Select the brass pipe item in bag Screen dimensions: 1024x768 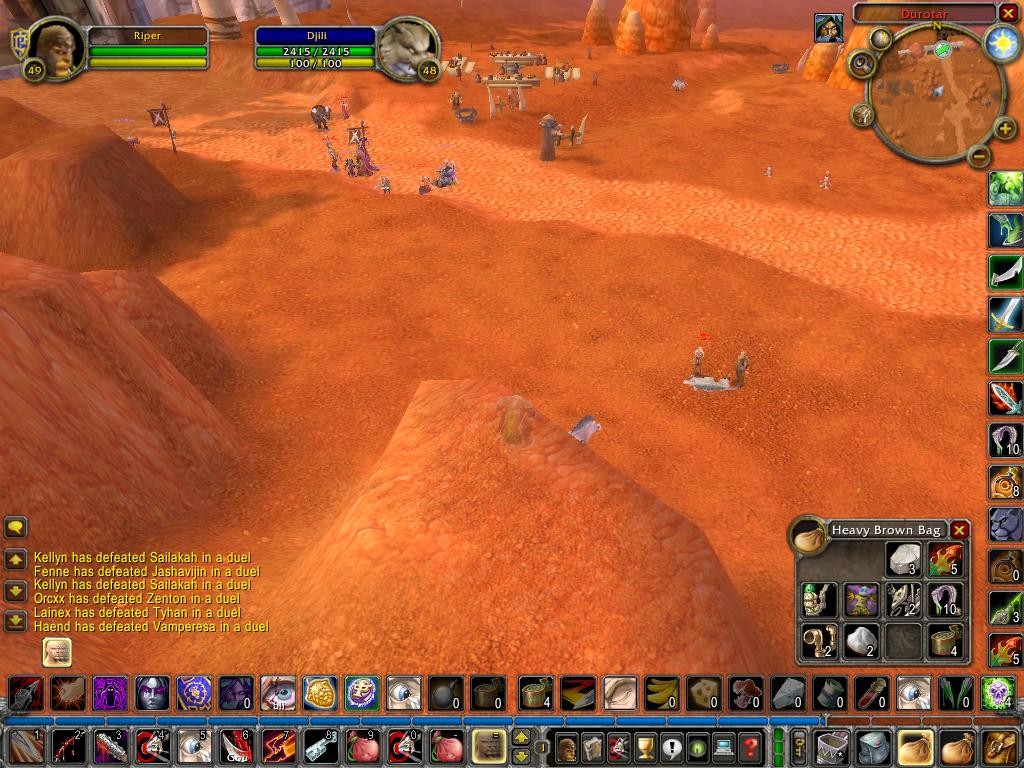pyautogui.click(x=819, y=641)
